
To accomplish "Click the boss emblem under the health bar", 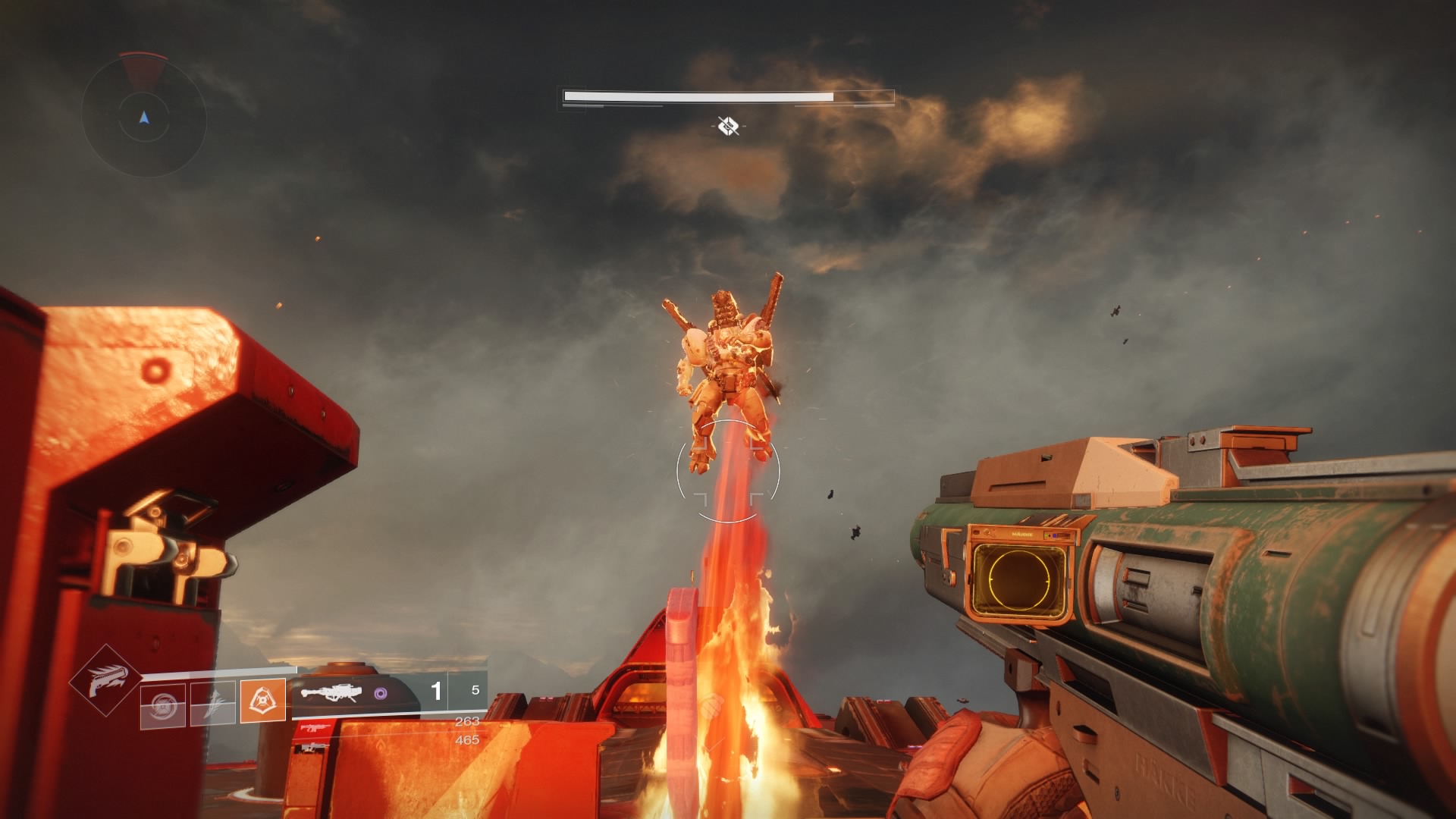I will pyautogui.click(x=728, y=126).
